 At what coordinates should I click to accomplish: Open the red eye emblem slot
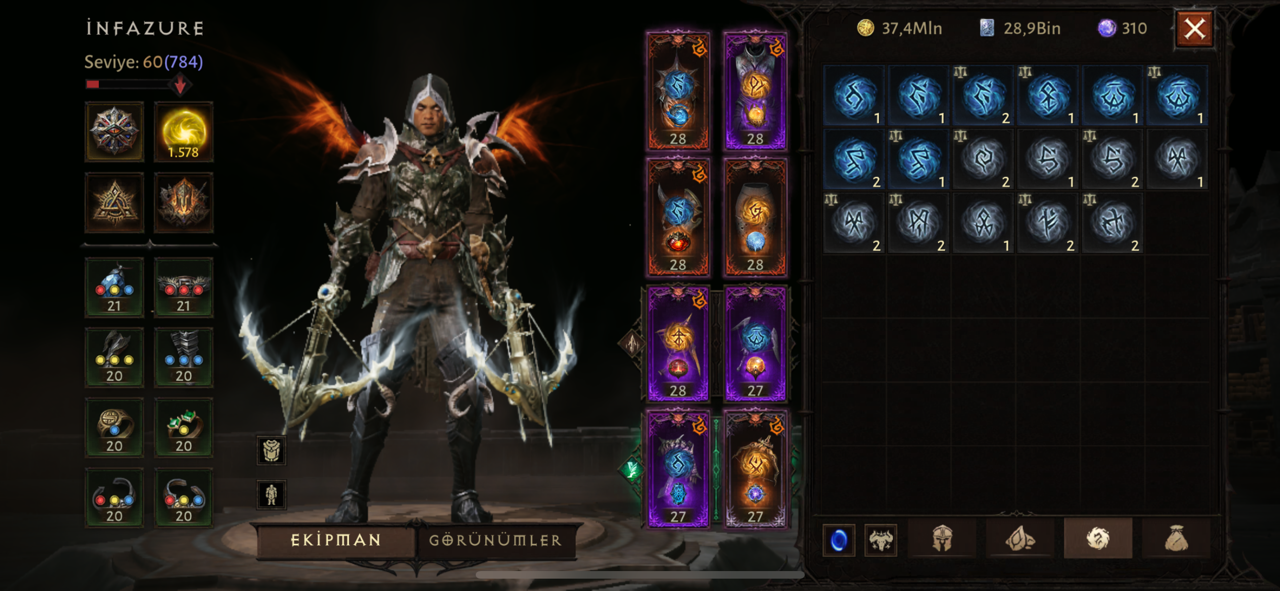point(114,131)
